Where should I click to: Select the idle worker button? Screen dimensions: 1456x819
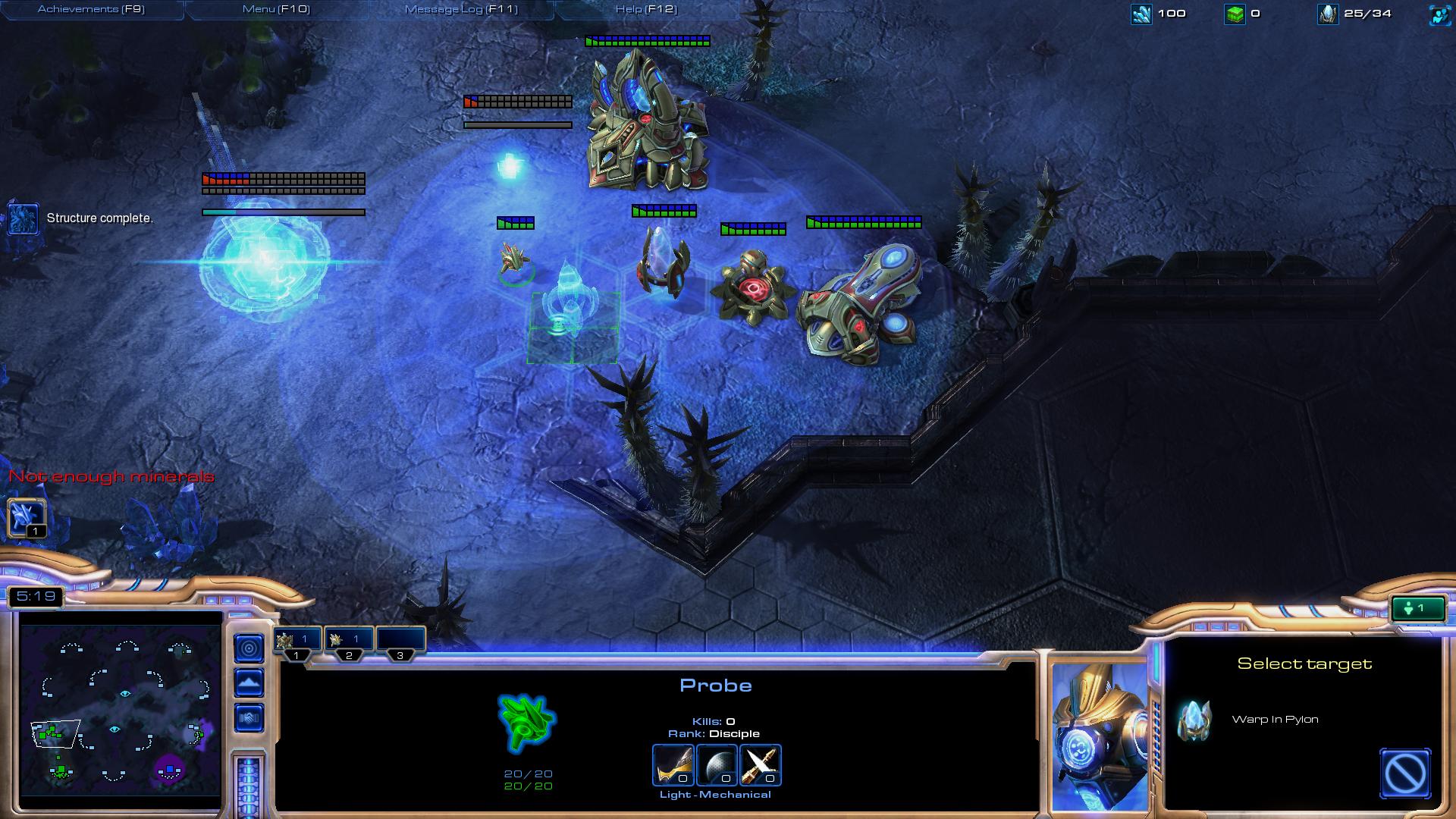[x=27, y=518]
